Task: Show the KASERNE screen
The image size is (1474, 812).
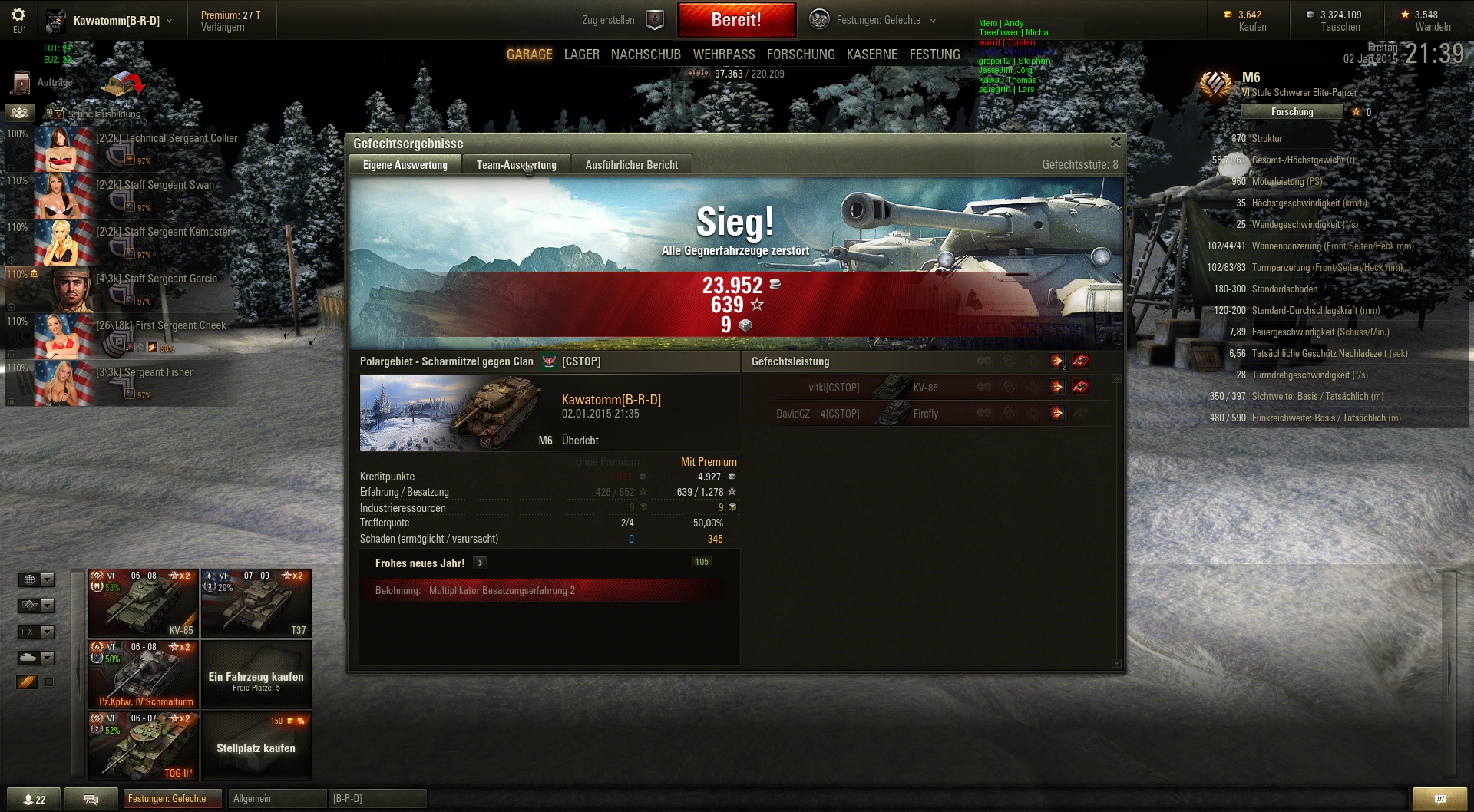Action: pyautogui.click(x=871, y=54)
